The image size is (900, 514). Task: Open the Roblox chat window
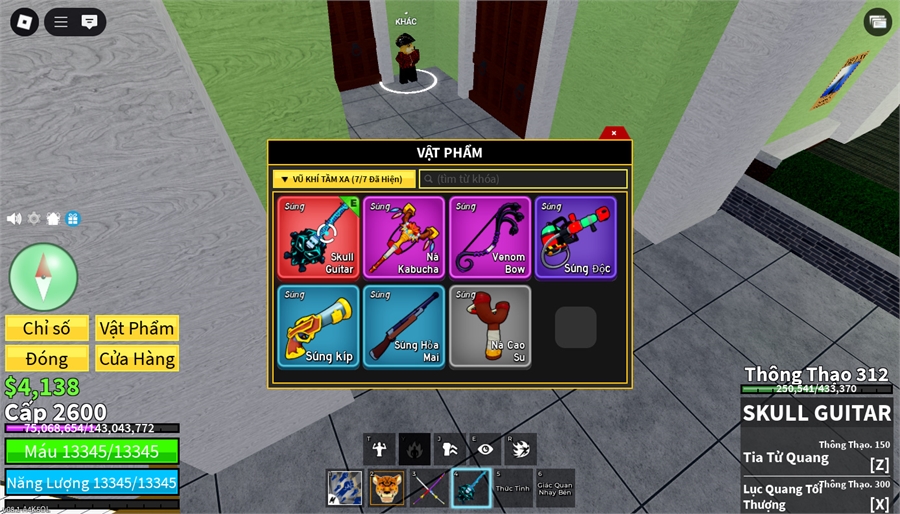click(89, 21)
